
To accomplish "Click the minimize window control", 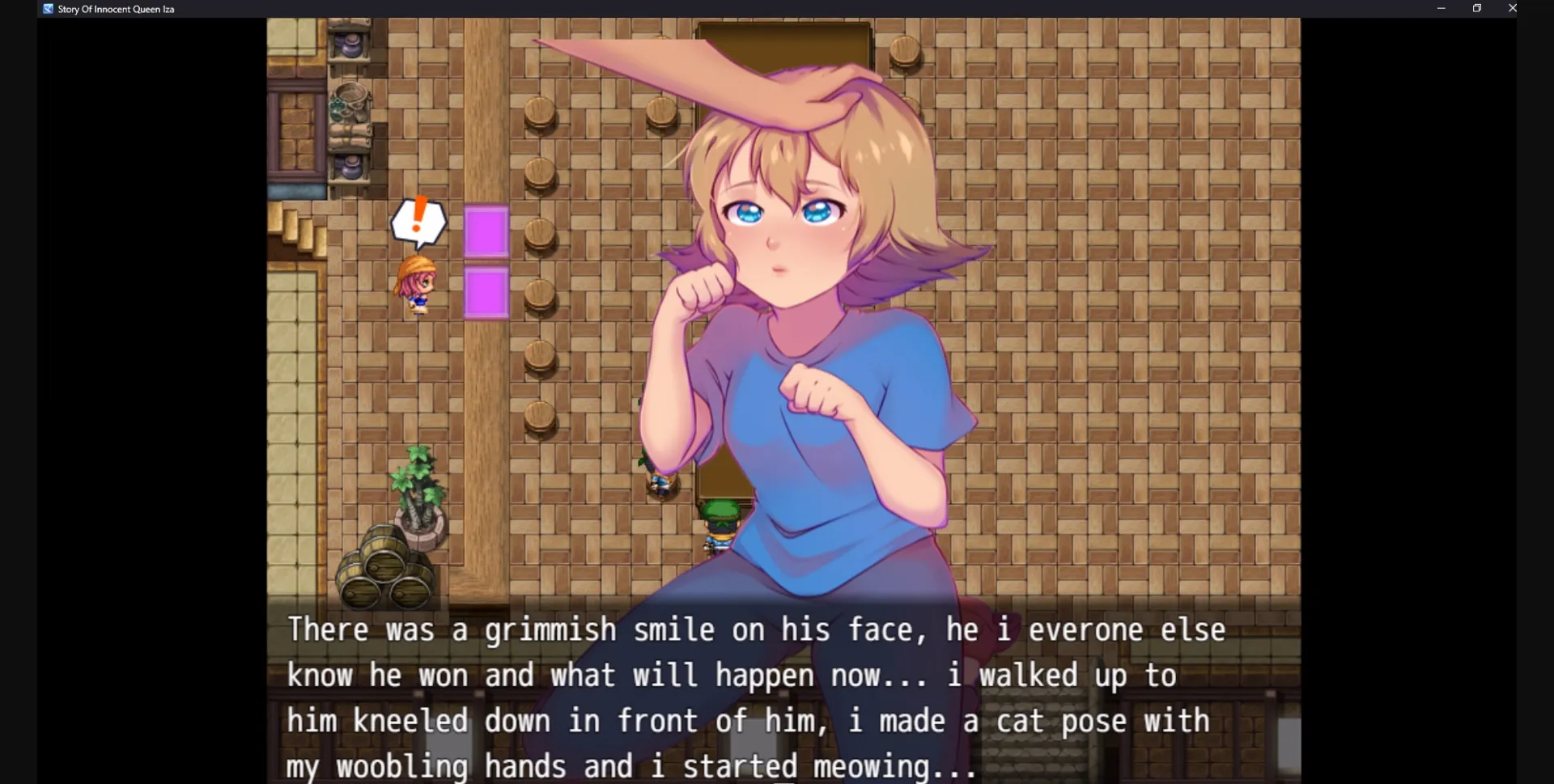I will [x=1441, y=8].
